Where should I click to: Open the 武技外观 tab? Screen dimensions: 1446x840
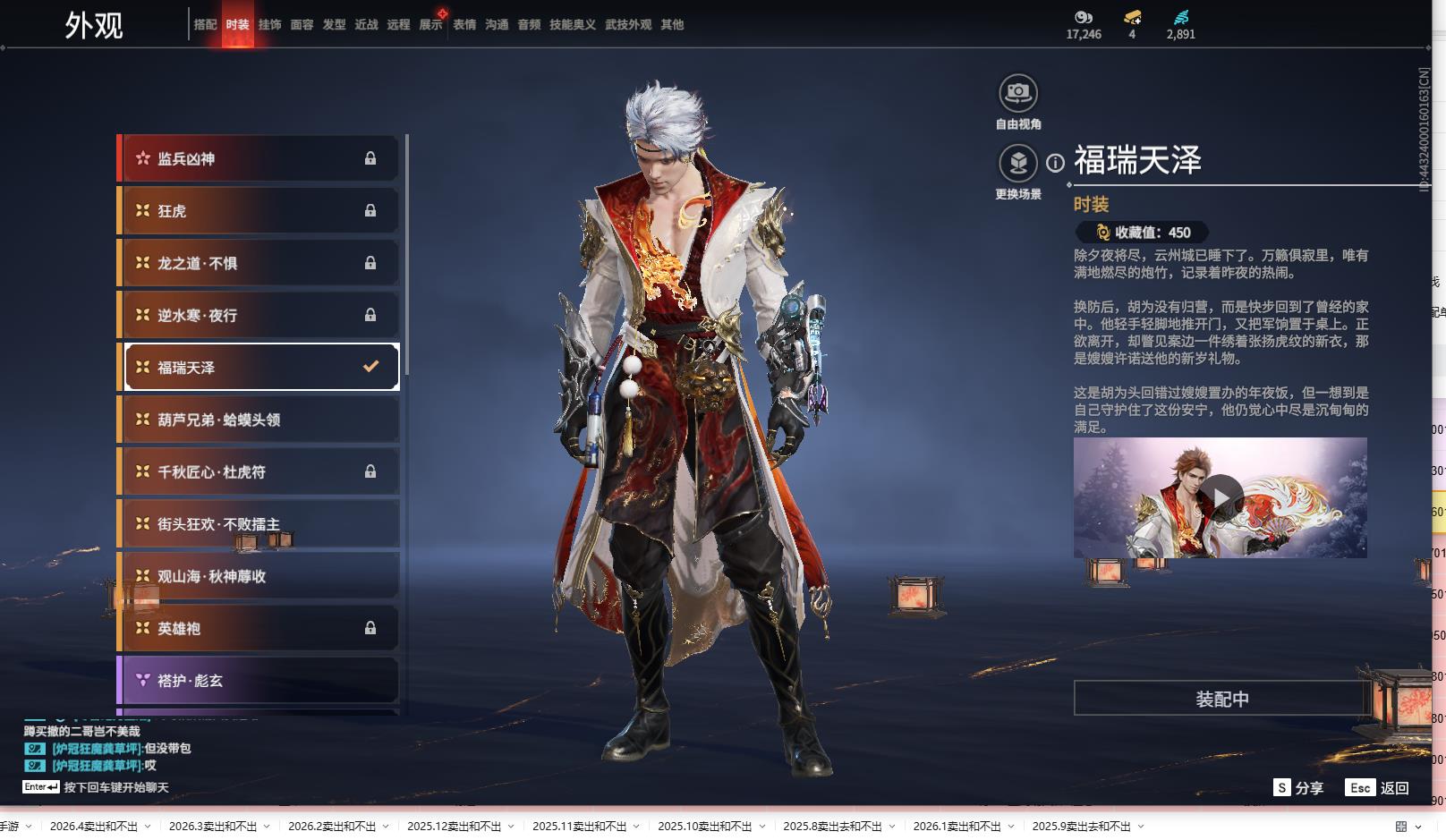(628, 25)
